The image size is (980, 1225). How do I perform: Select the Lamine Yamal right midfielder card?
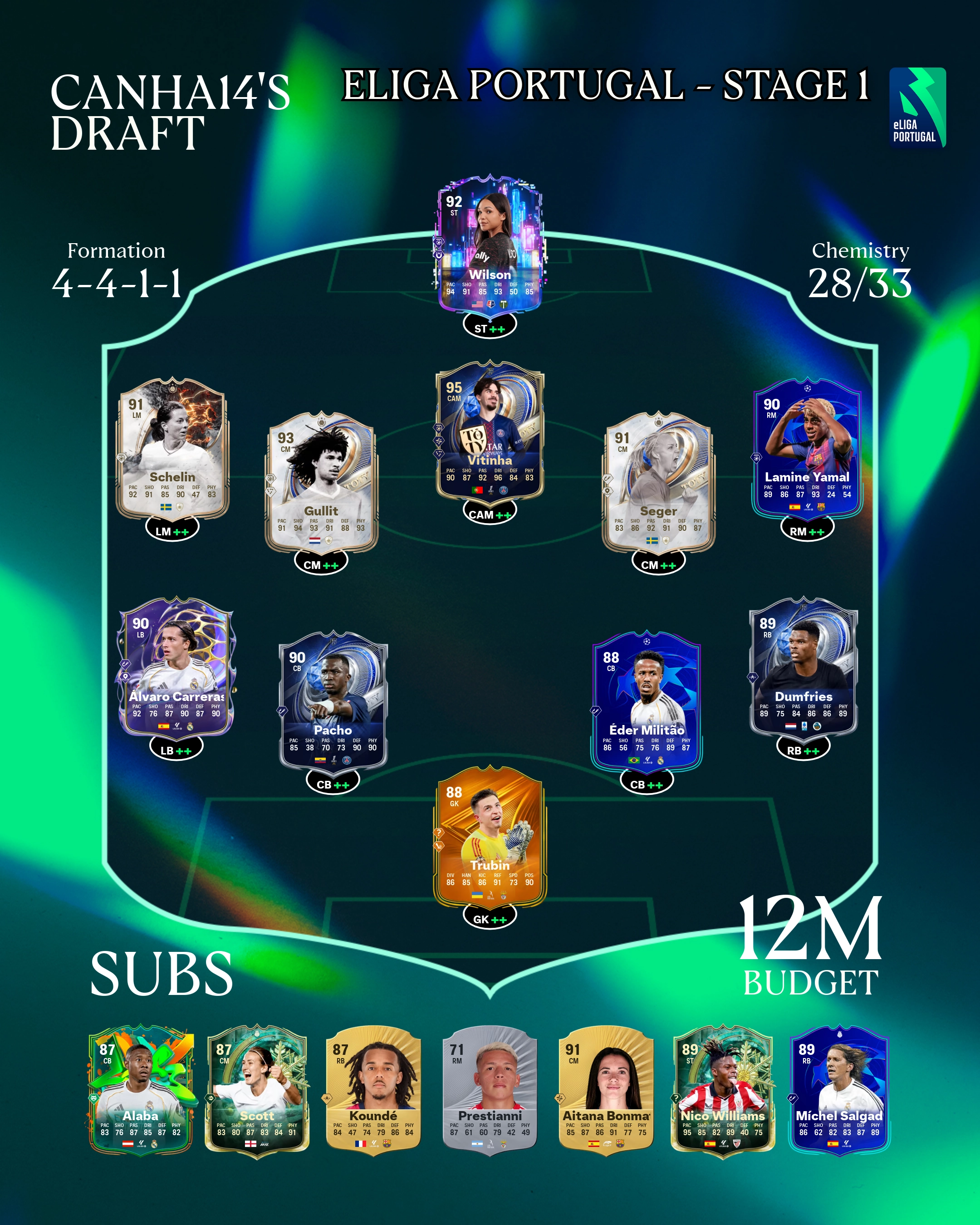coord(807,449)
